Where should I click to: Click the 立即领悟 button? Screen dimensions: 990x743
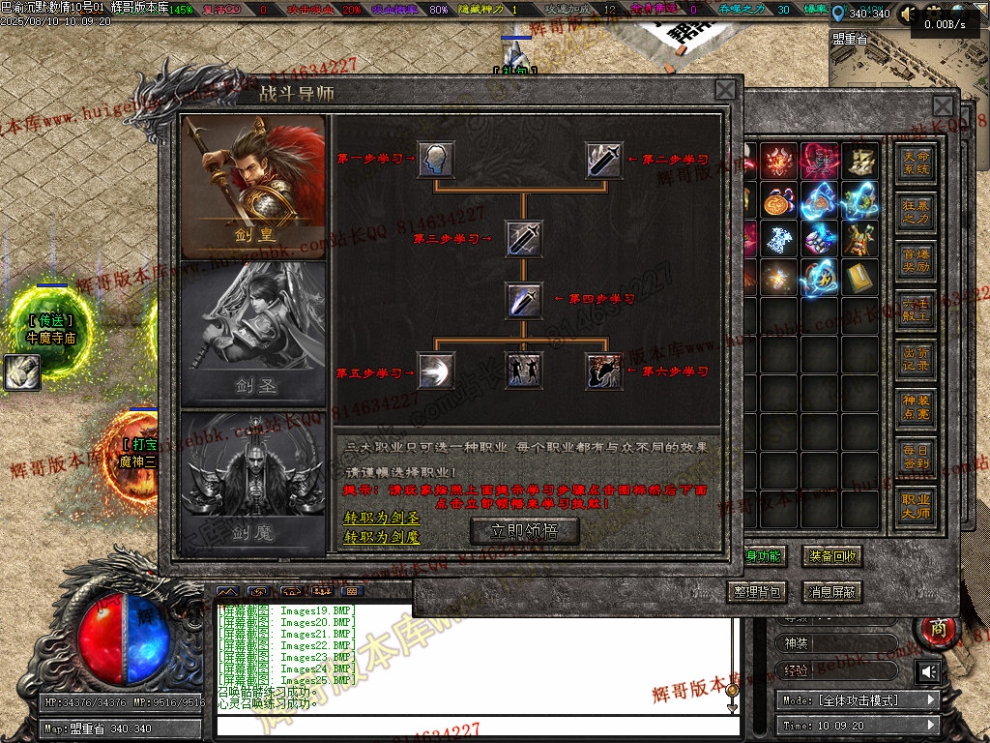click(524, 531)
